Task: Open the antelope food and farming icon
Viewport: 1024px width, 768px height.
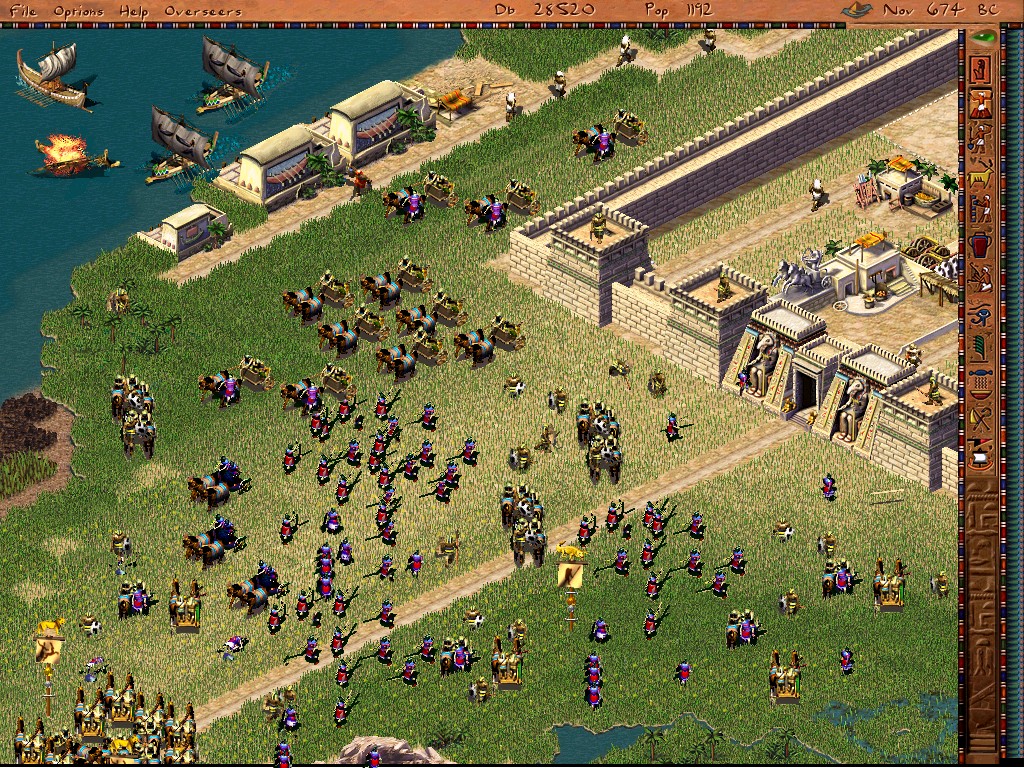Action: 982,174
